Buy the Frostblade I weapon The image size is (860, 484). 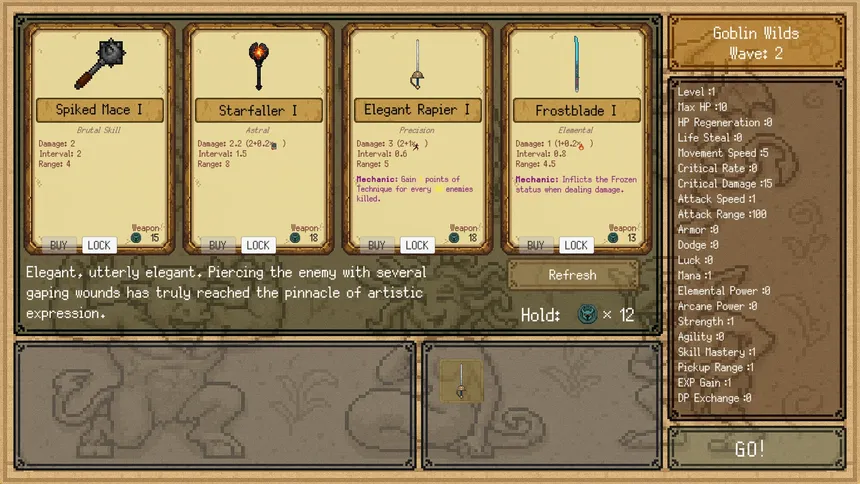click(x=536, y=245)
